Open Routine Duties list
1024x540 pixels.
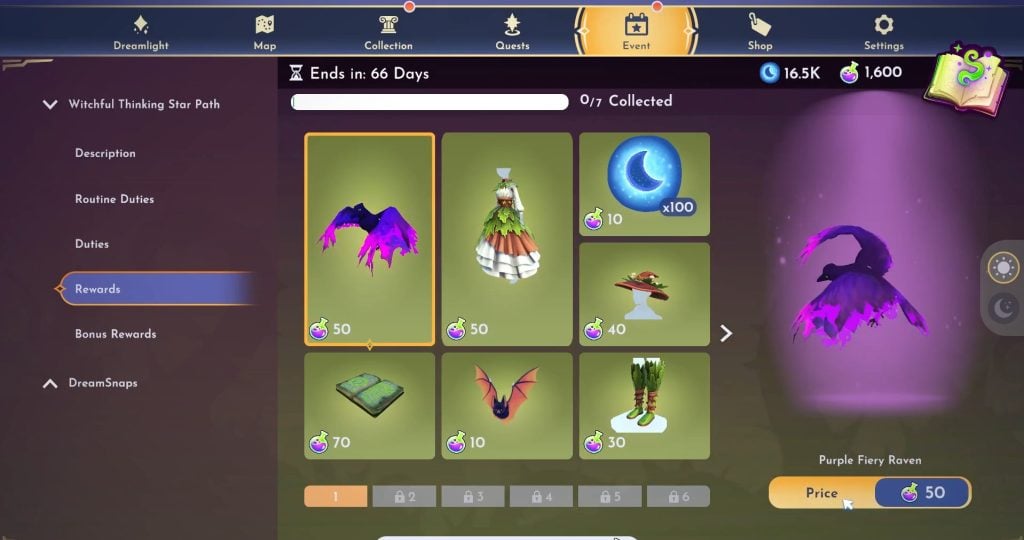point(114,199)
